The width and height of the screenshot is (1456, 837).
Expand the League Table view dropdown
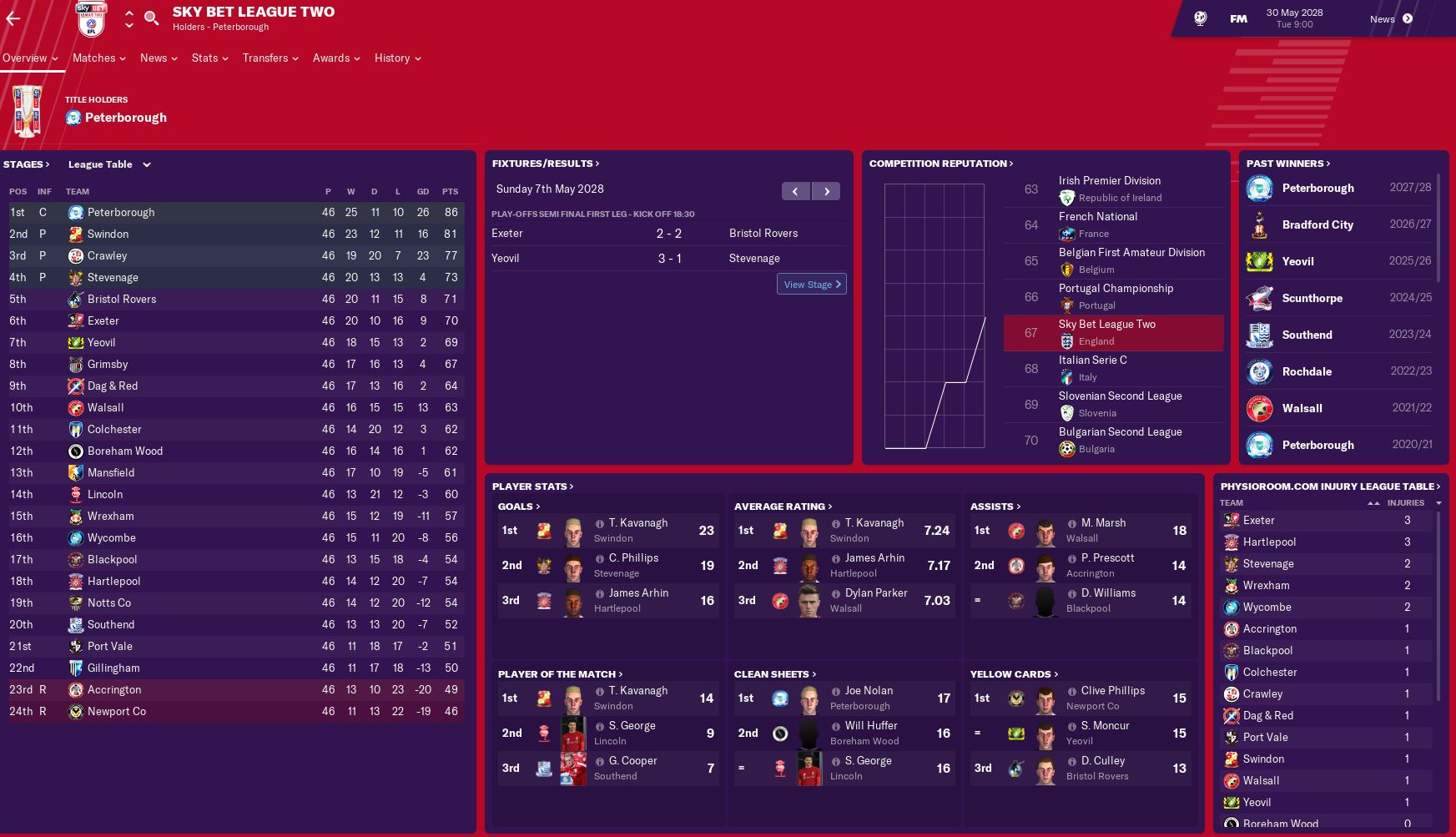pyautogui.click(x=145, y=164)
